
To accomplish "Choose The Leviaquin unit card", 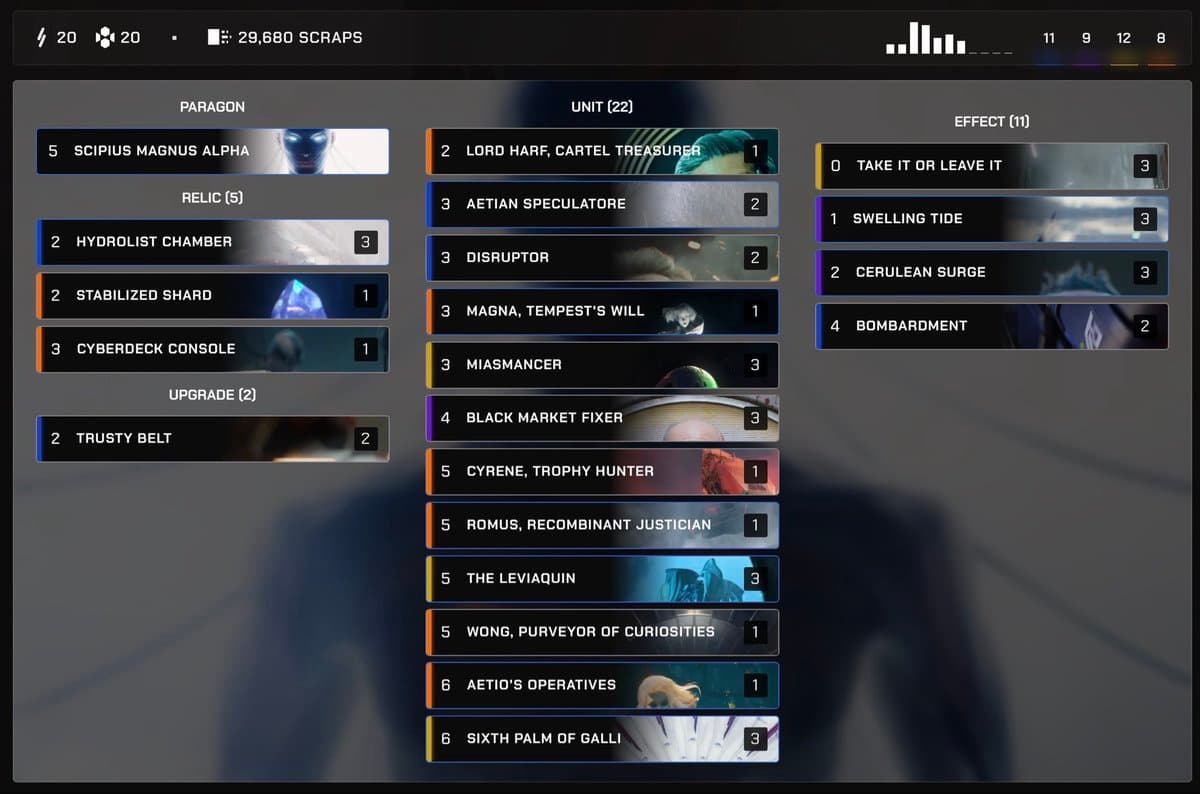I will (601, 578).
